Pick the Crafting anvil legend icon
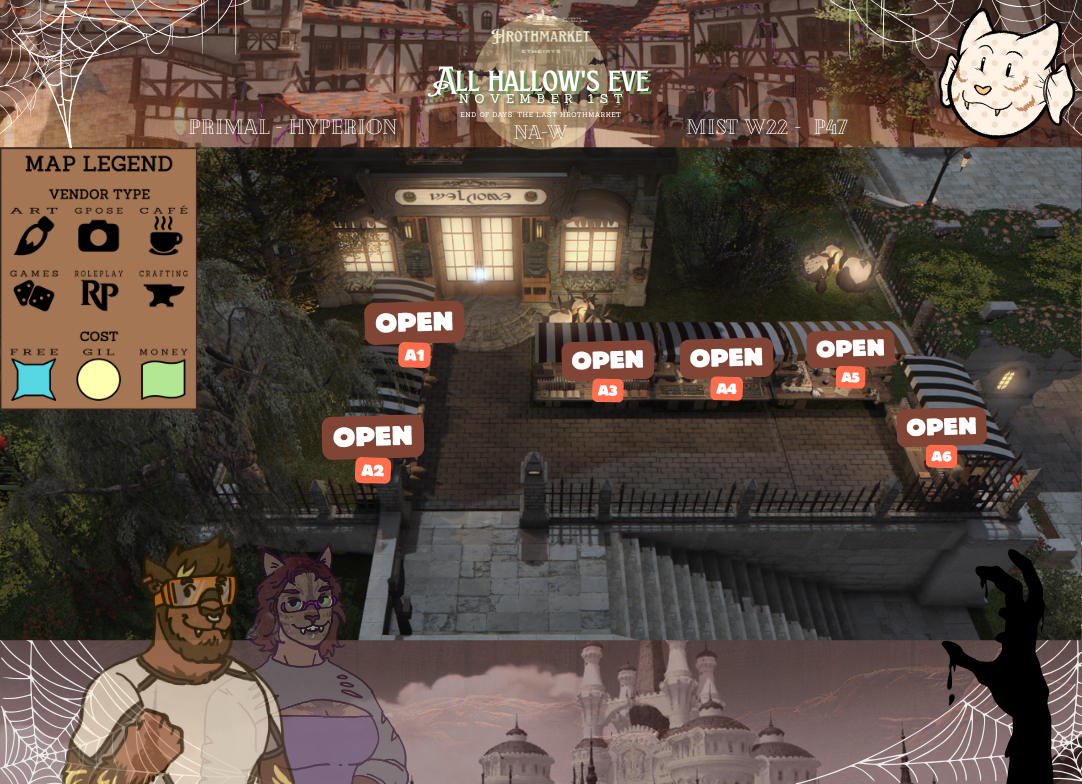The width and height of the screenshot is (1082, 784). (163, 294)
